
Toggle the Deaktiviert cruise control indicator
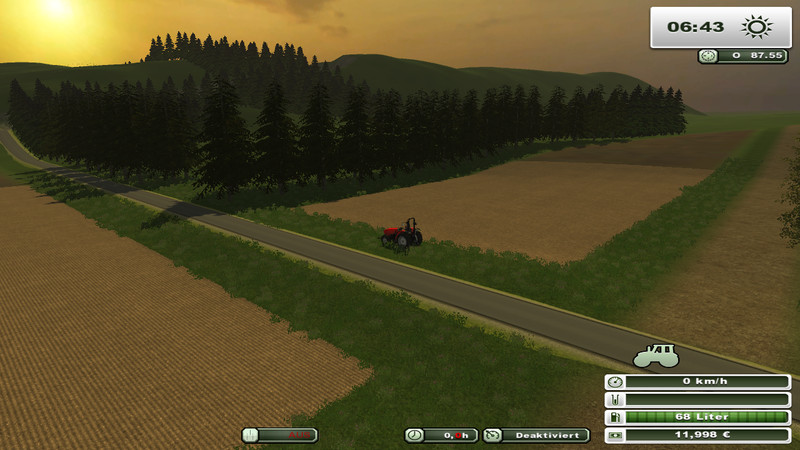pos(536,435)
